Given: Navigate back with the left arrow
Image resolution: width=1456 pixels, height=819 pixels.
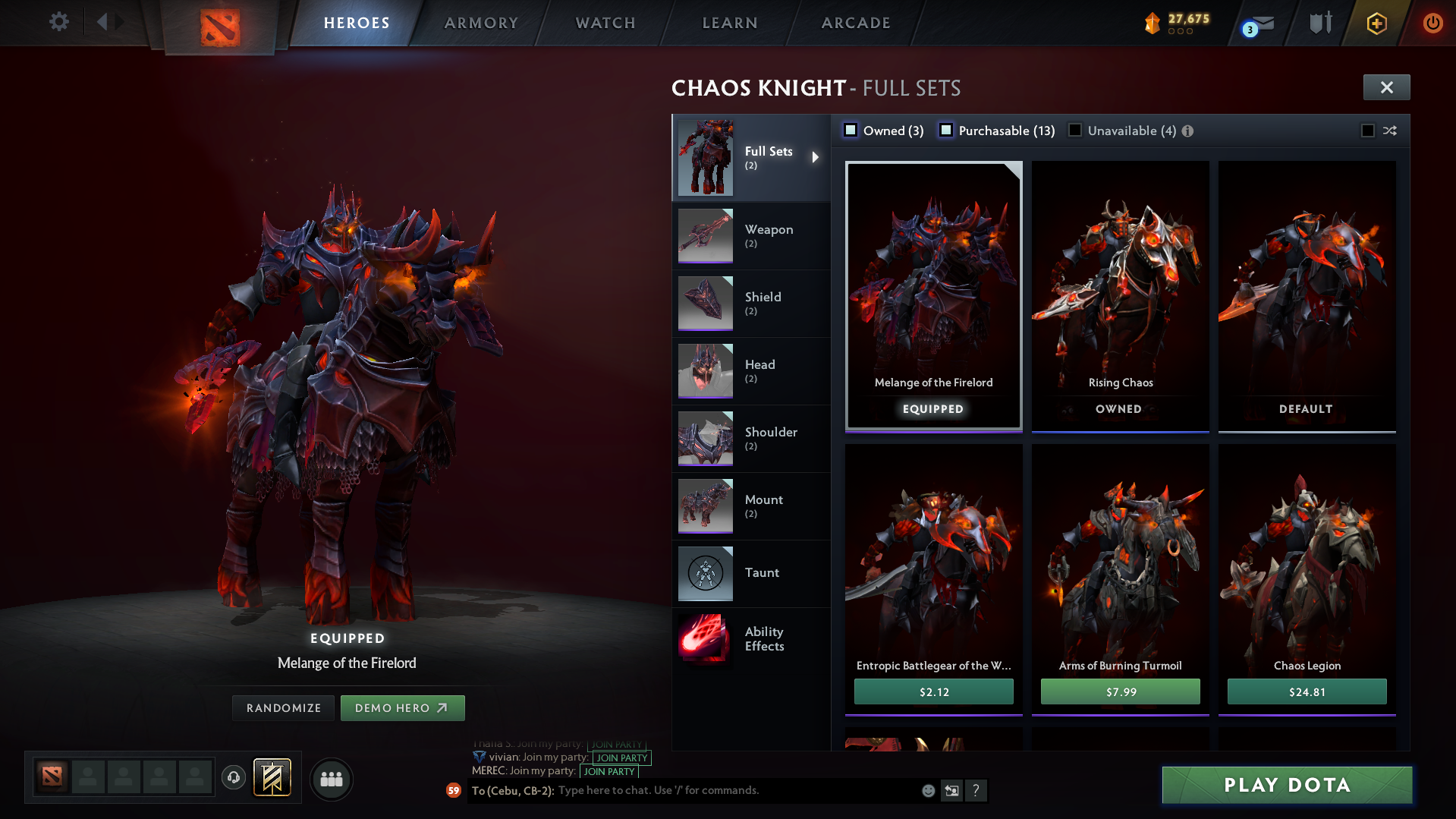Looking at the screenshot, I should (x=104, y=22).
